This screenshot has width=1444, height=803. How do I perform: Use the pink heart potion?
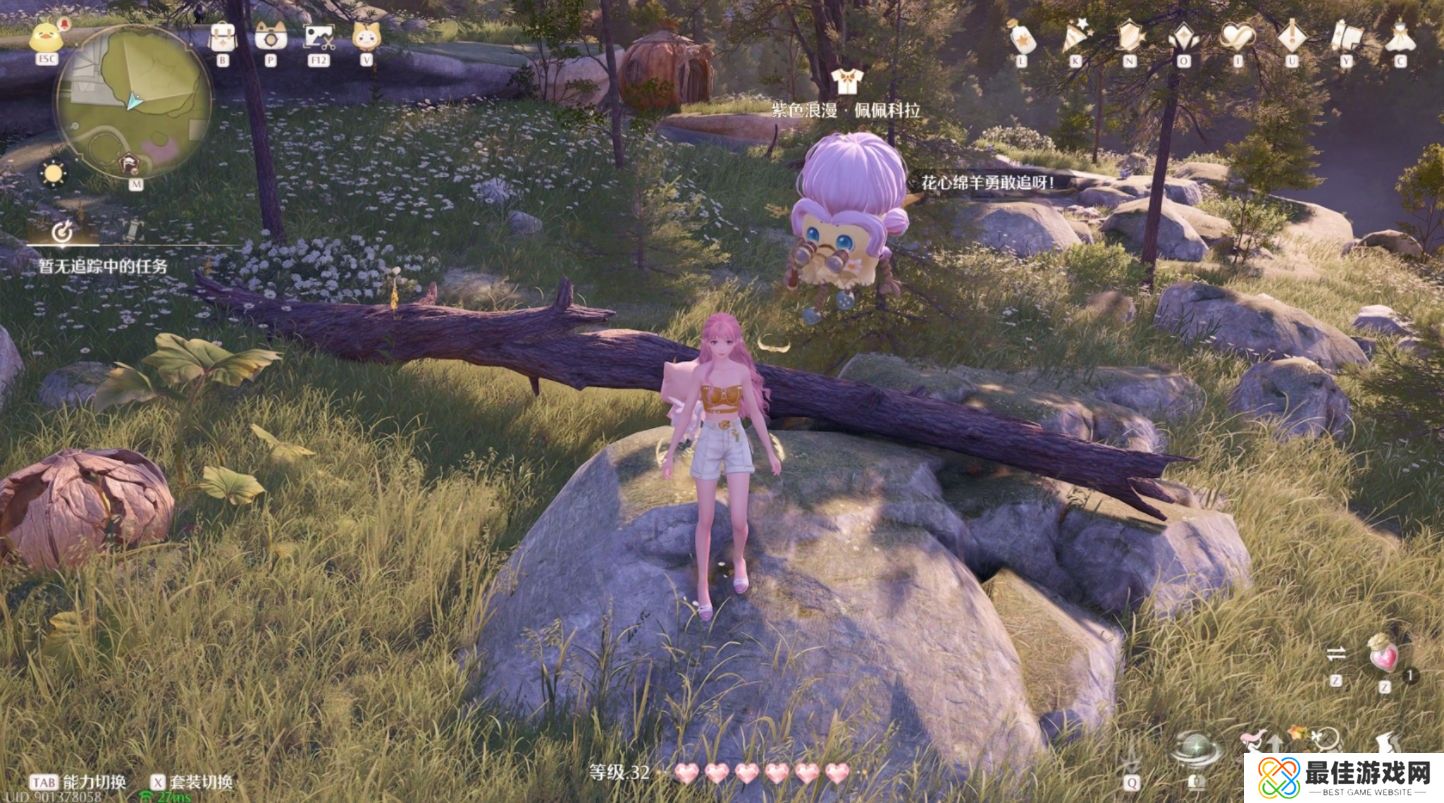(x=1385, y=655)
